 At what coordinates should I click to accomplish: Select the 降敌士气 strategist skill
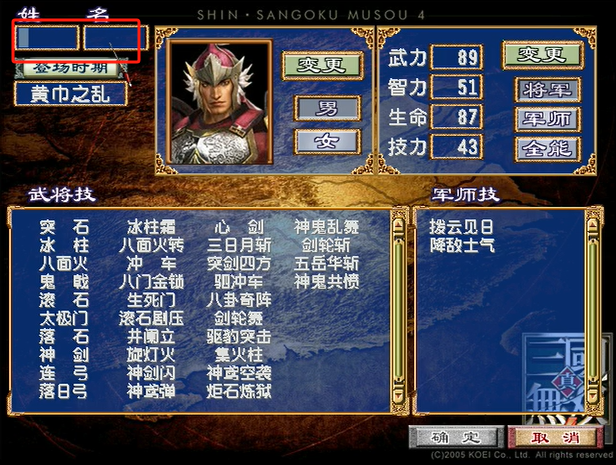[x=461, y=245]
